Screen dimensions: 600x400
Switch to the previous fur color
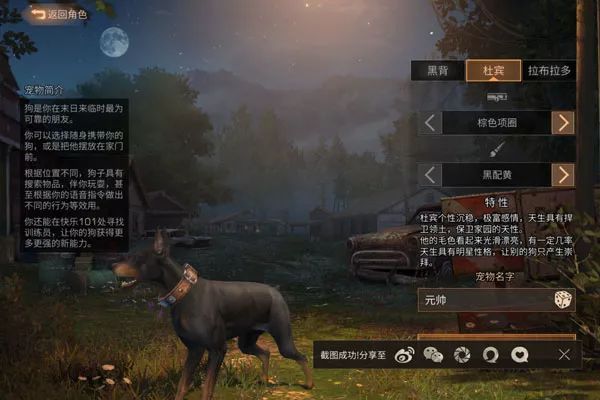click(428, 175)
